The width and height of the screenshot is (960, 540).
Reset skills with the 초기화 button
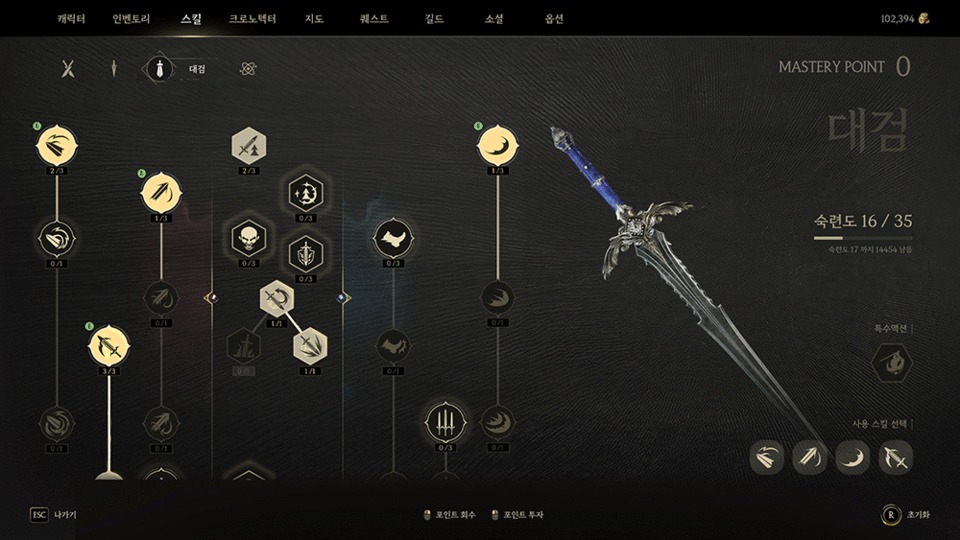(906, 515)
